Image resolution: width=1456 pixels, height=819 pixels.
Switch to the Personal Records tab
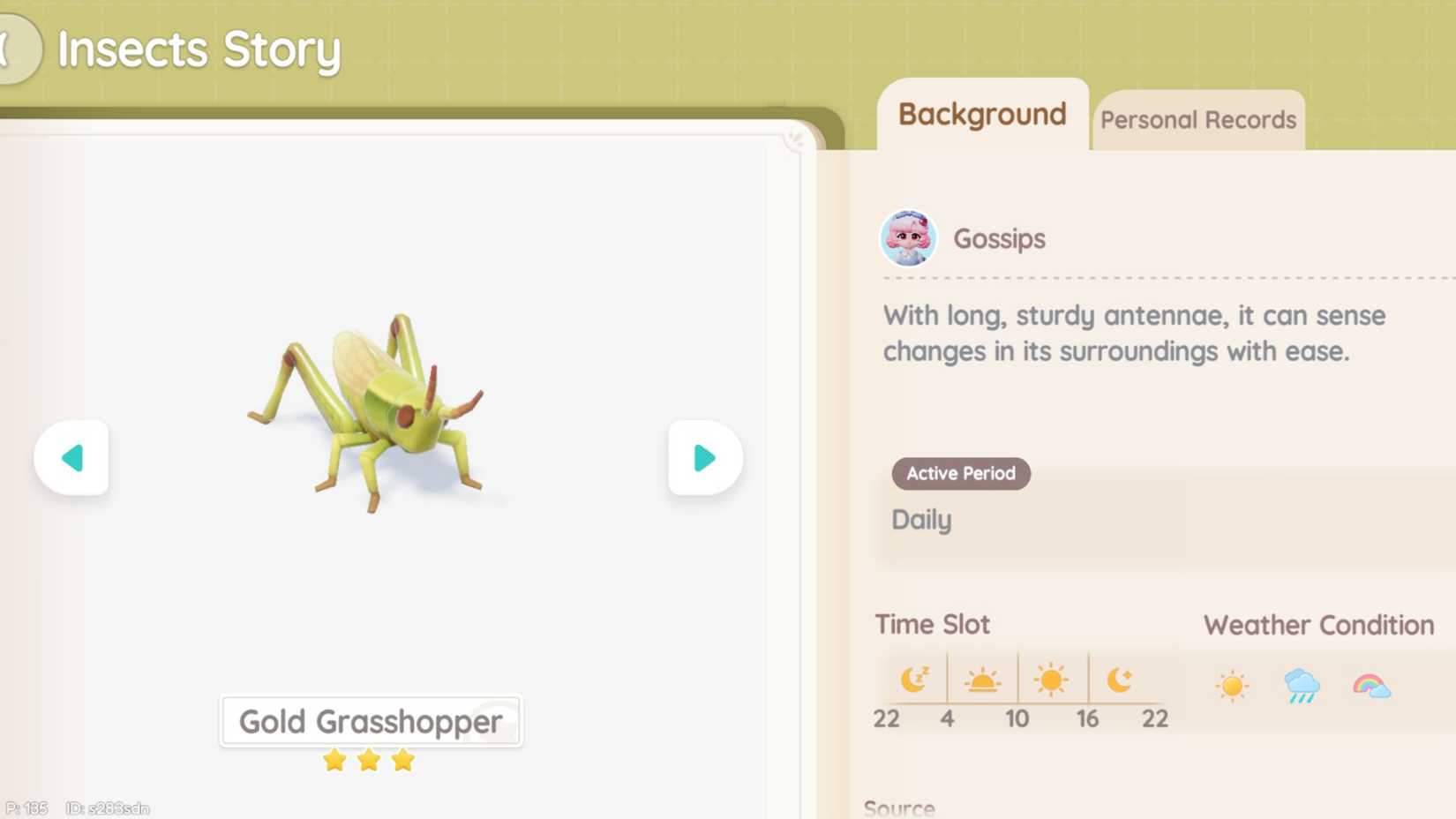coord(1198,119)
